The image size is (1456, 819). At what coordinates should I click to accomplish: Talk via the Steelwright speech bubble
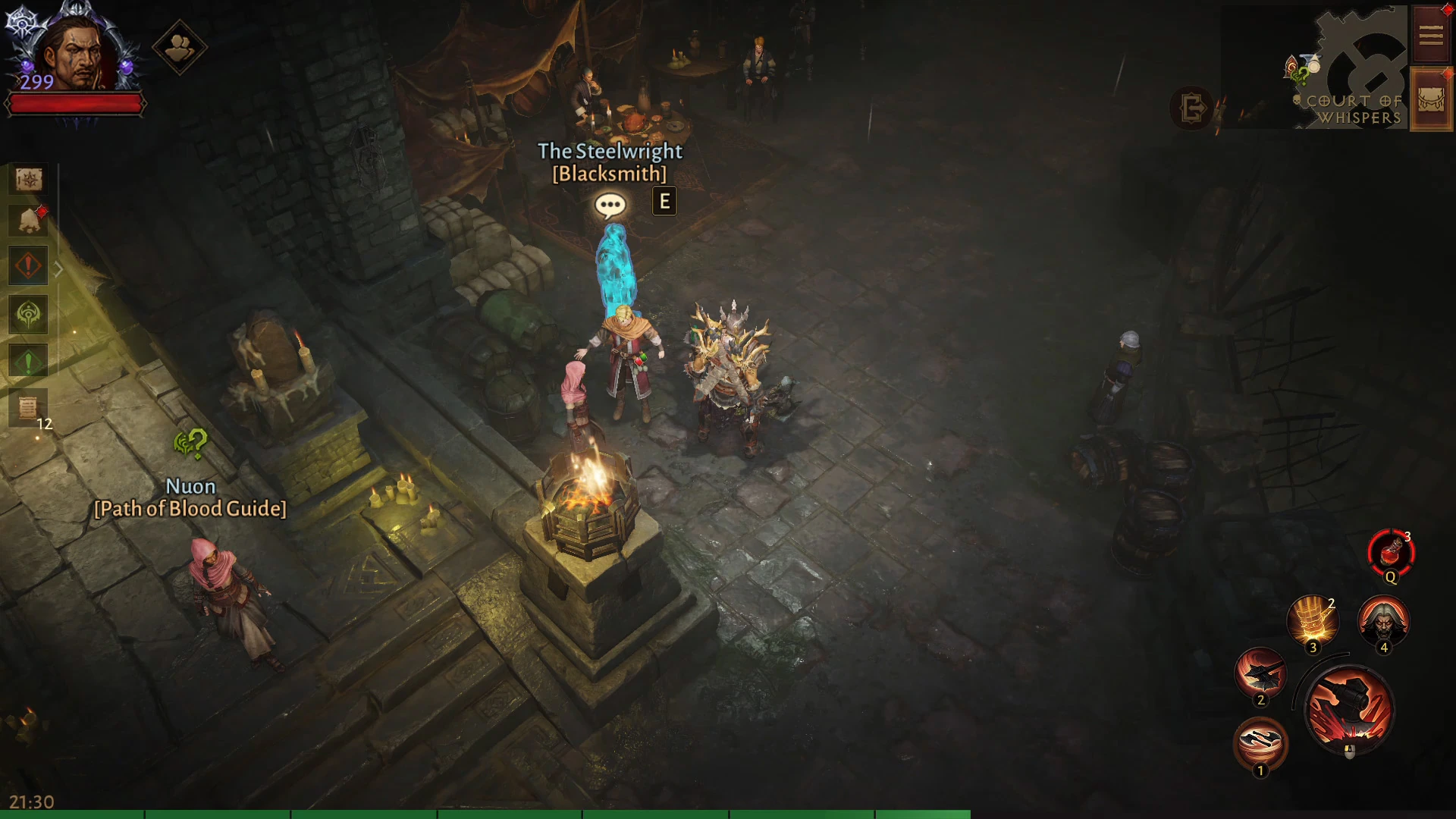click(x=610, y=205)
